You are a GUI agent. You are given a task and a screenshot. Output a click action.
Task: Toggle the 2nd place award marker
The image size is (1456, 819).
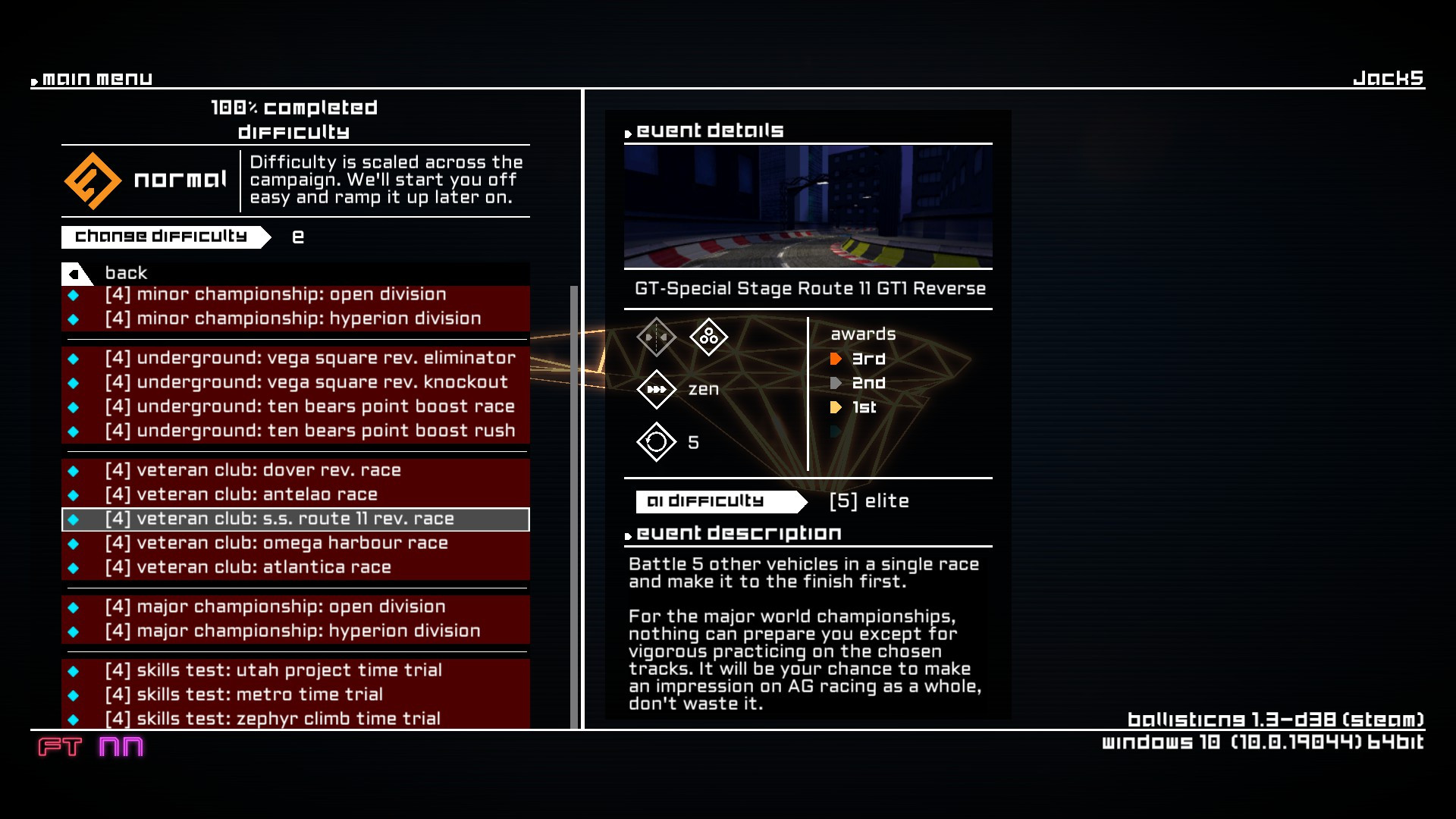[837, 383]
